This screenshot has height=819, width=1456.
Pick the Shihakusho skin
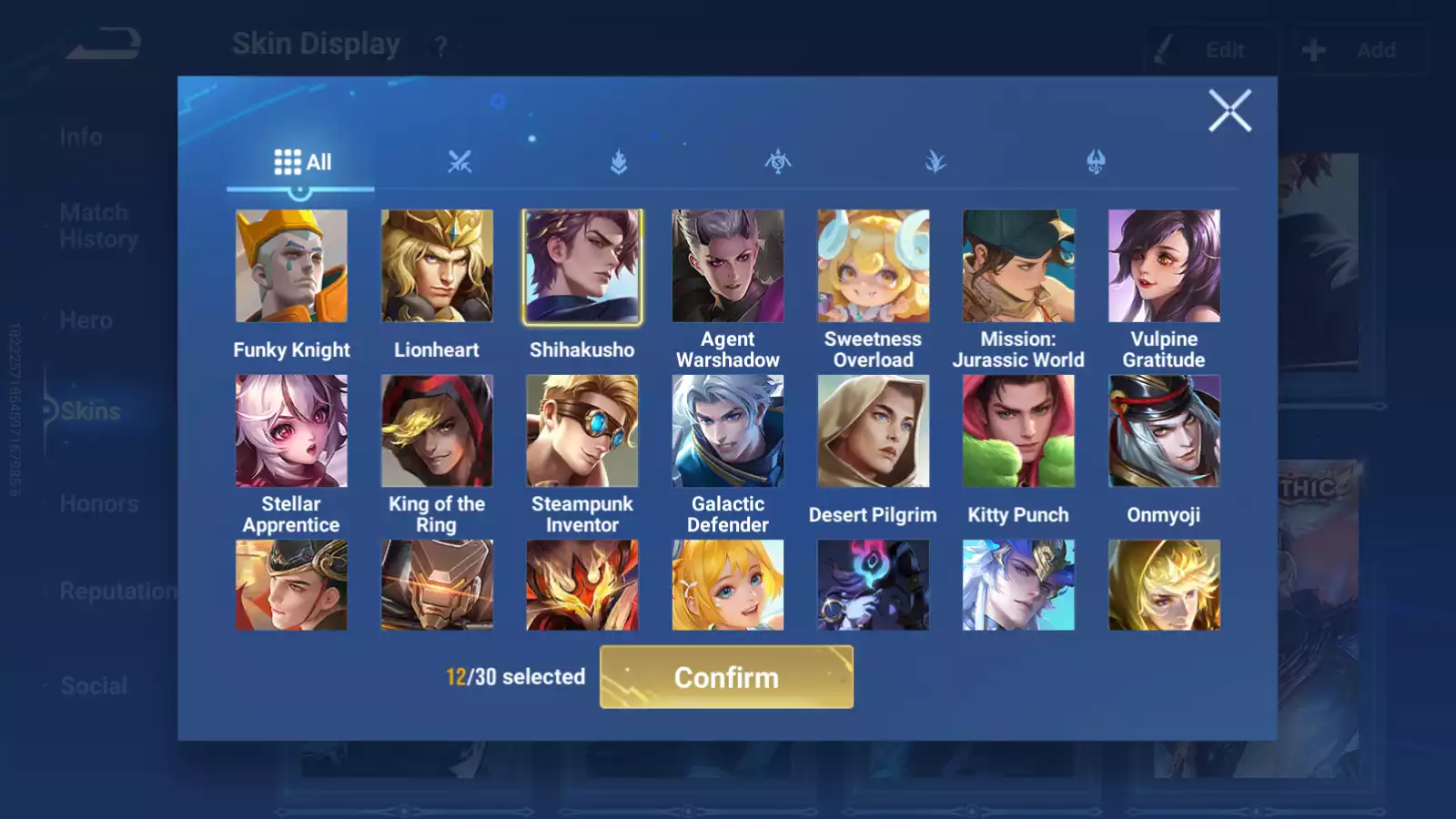point(582,266)
